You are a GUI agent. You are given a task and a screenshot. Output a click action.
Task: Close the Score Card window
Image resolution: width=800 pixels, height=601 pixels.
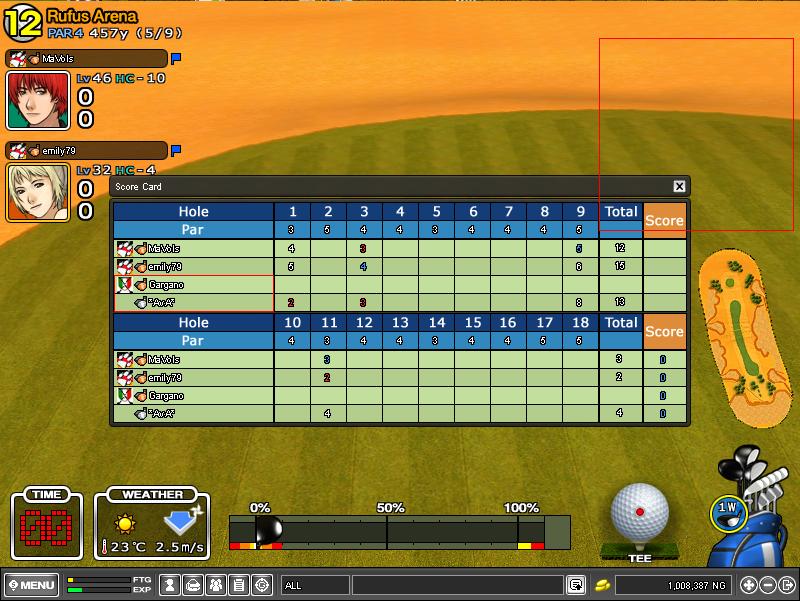coord(679,186)
